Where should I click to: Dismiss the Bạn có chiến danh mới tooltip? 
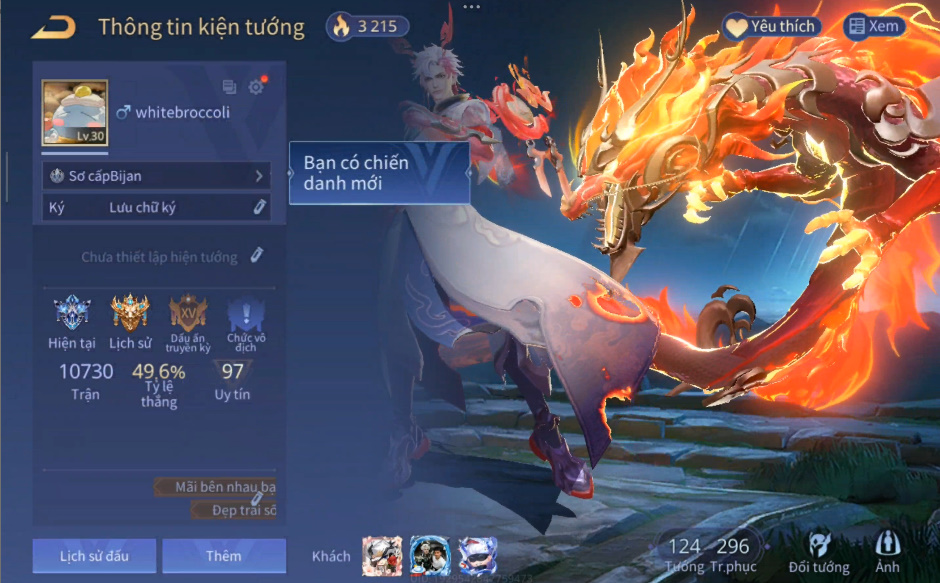click(x=379, y=173)
